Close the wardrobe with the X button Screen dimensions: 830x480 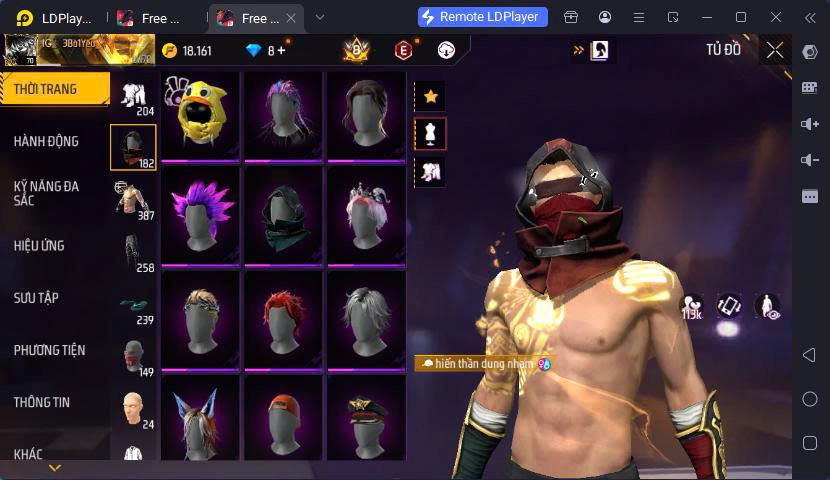coord(775,50)
